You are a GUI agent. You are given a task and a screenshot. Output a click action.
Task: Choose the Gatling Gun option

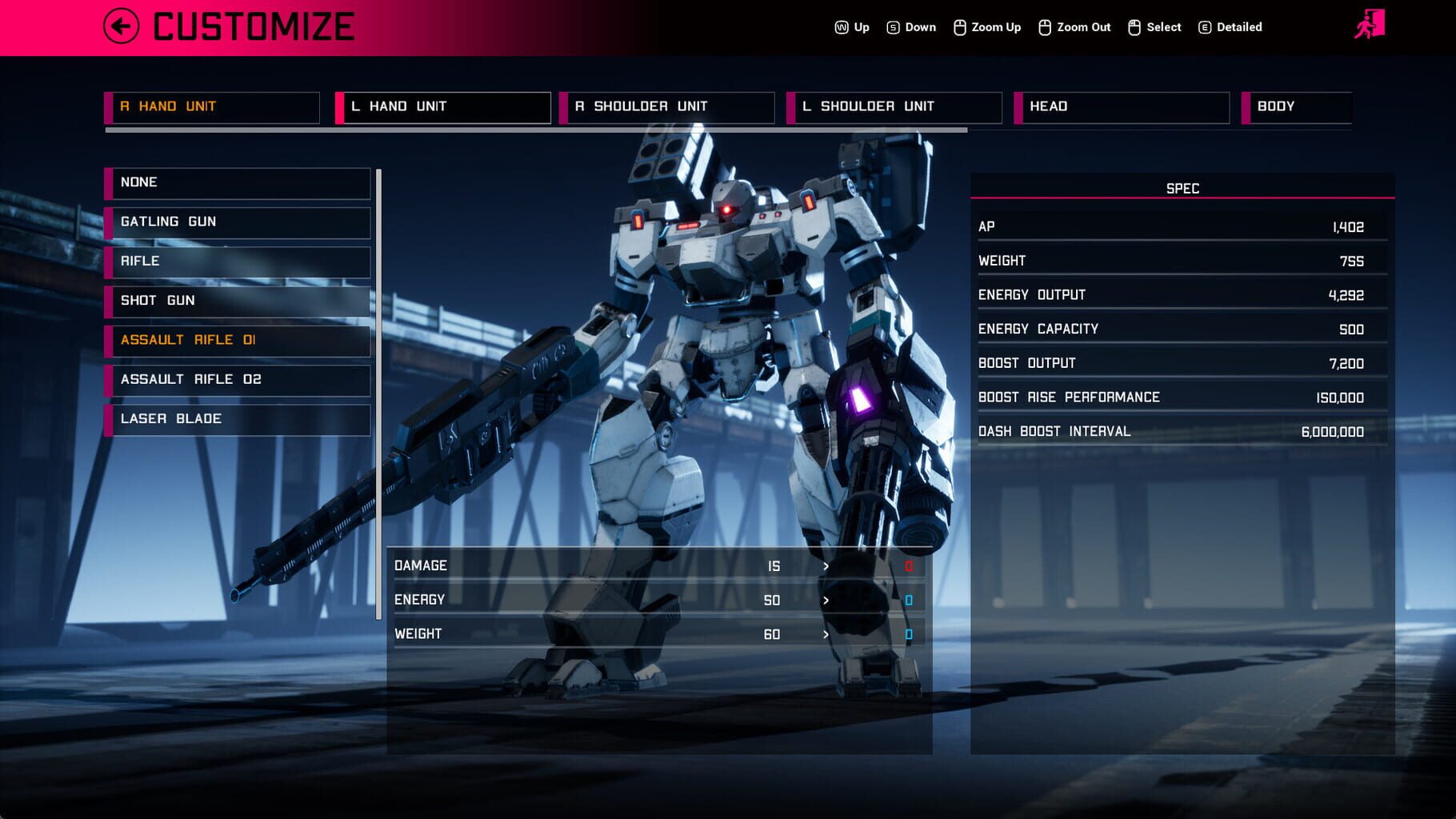[x=238, y=222]
